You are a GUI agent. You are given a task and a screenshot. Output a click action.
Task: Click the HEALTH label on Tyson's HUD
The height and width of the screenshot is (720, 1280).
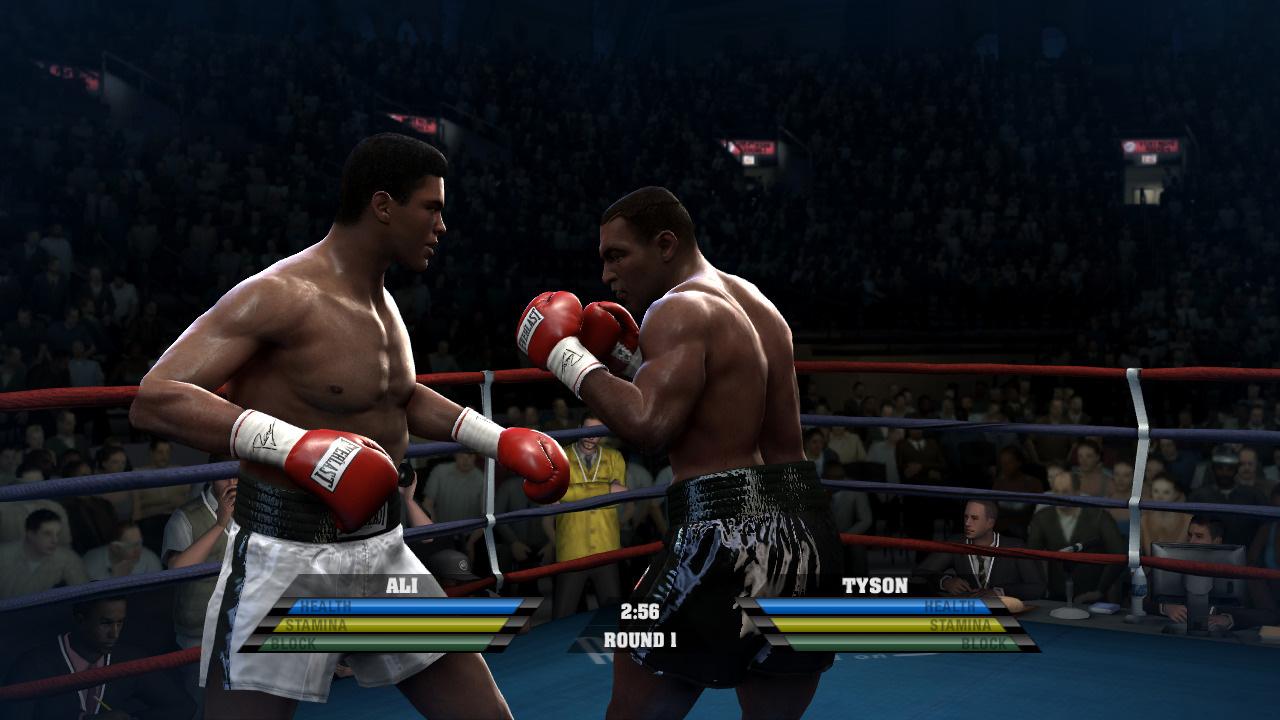(962, 606)
